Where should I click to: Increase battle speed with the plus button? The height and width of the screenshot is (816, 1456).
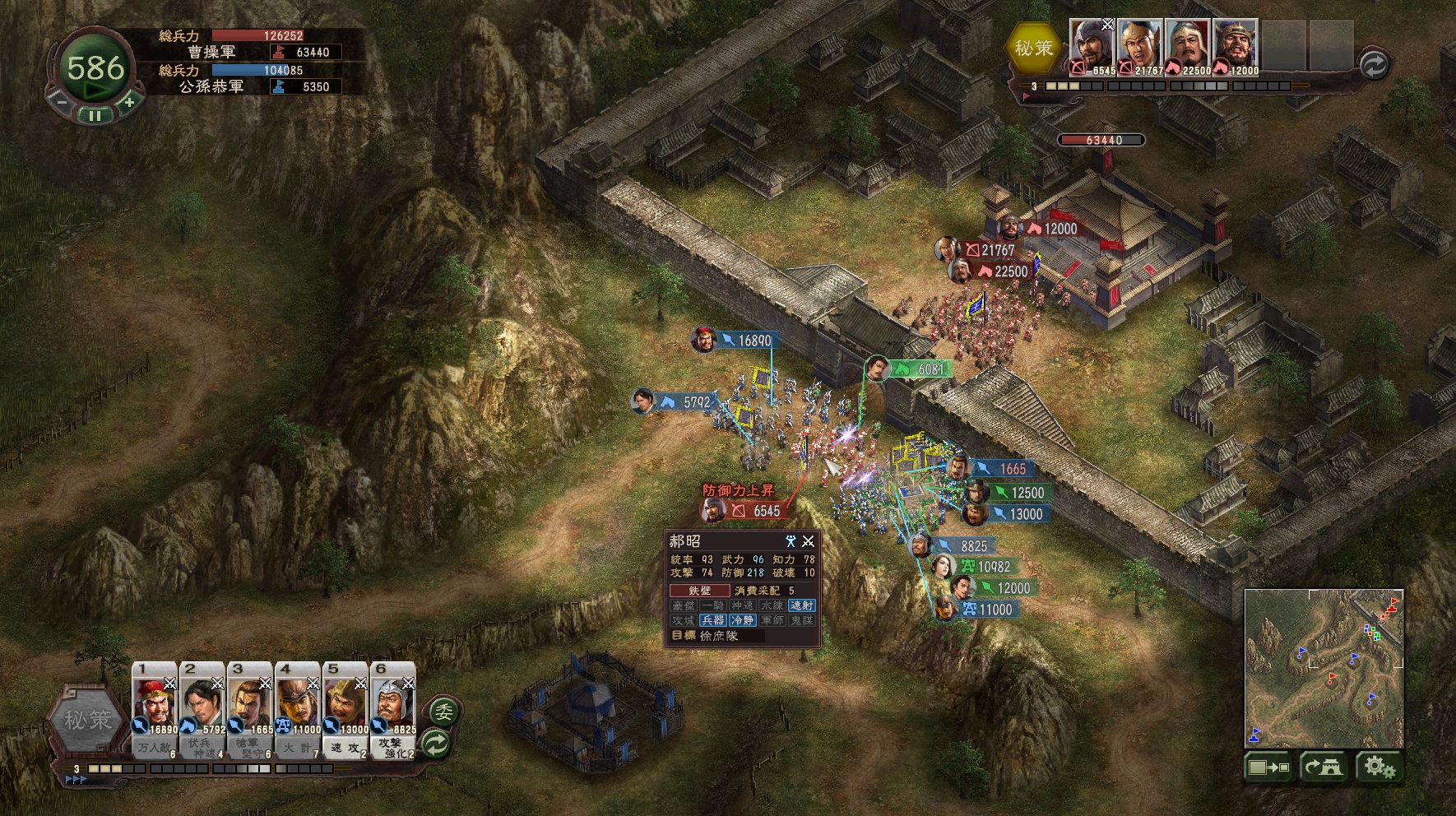[x=129, y=103]
